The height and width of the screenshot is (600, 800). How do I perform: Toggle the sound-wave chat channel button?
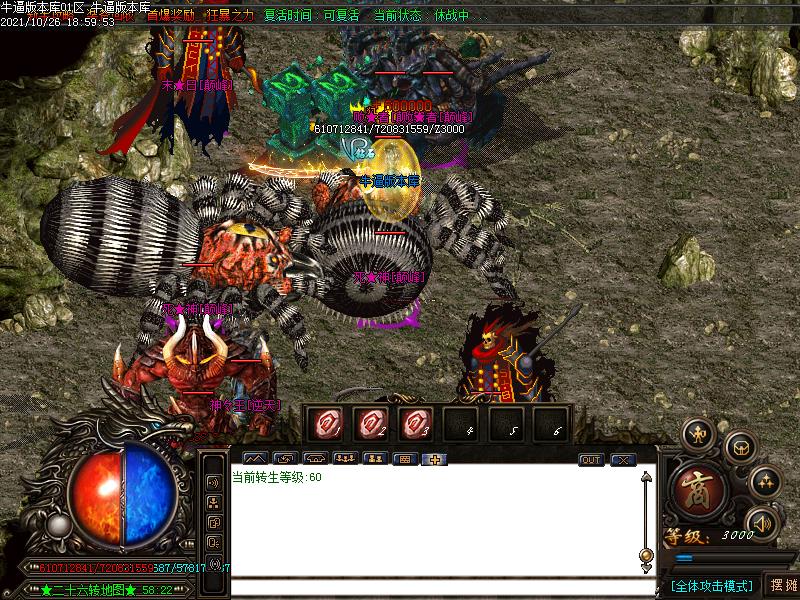213,482
